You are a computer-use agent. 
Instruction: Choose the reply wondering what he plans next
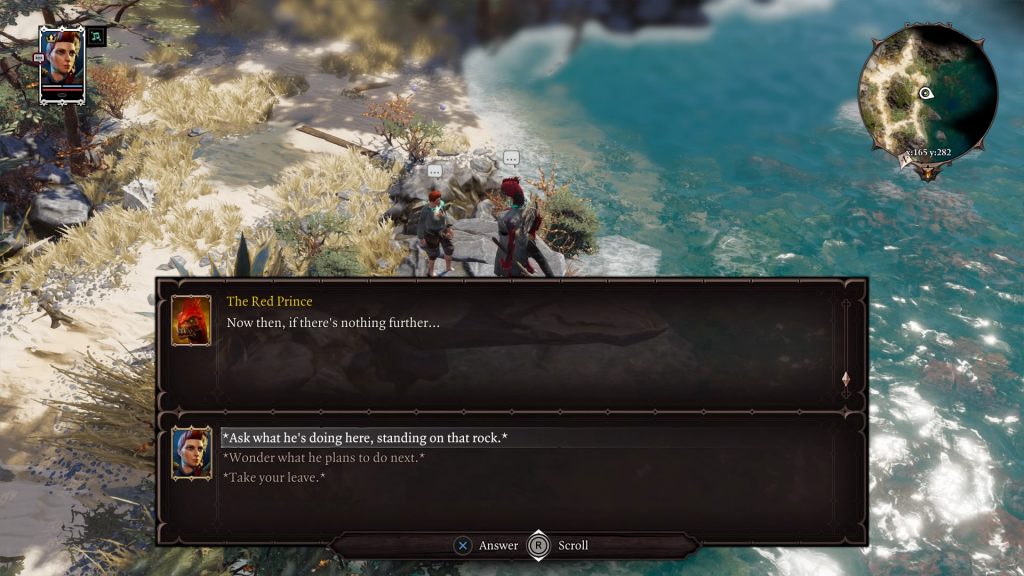323,458
